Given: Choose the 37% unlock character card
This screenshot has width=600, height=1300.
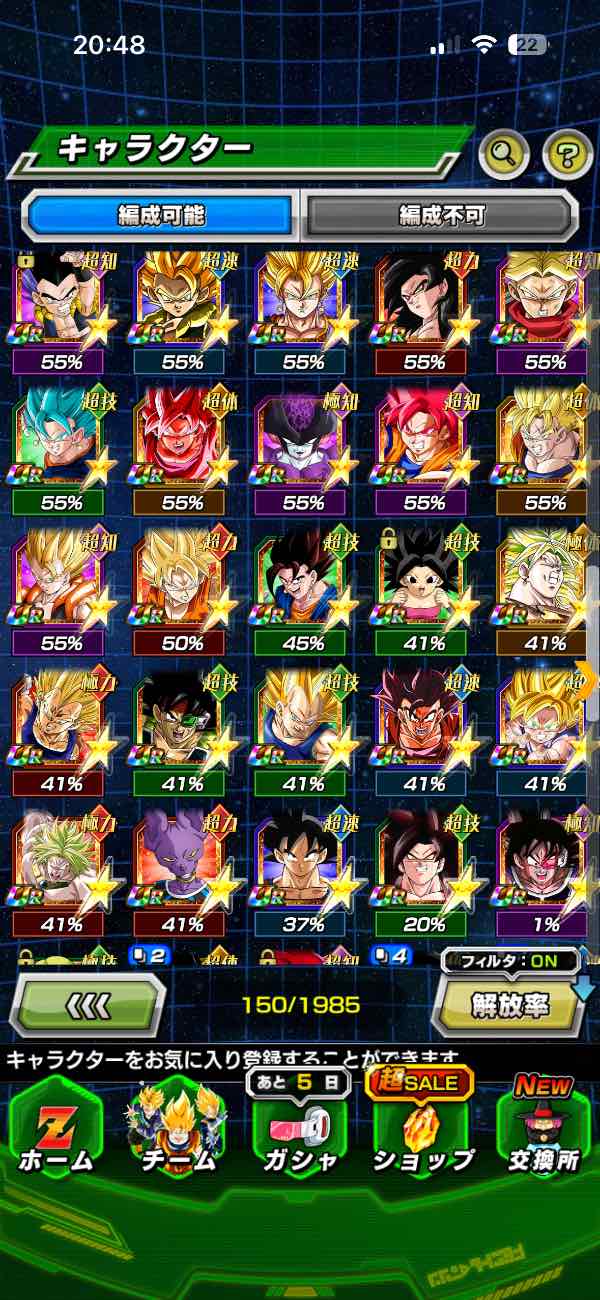Looking at the screenshot, I should (303, 872).
